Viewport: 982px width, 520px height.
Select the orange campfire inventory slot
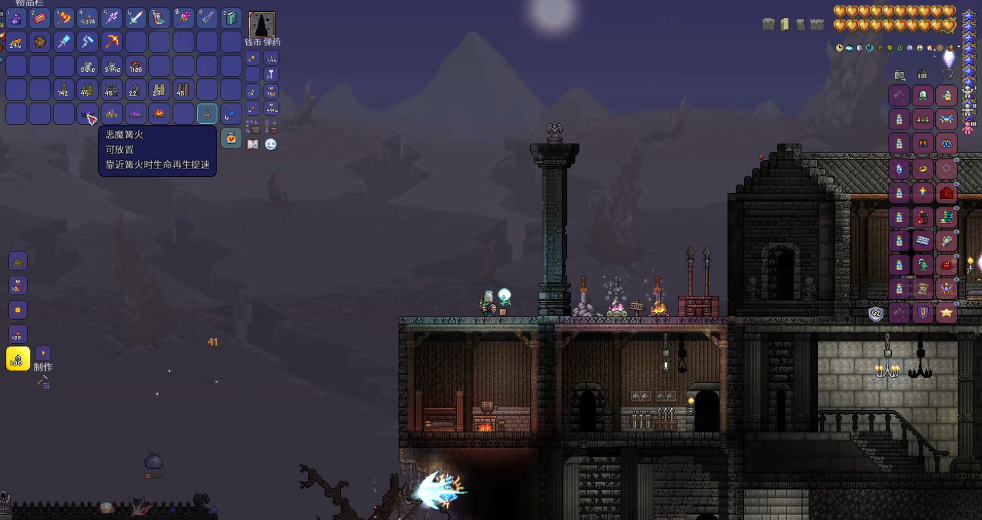[x=160, y=114]
